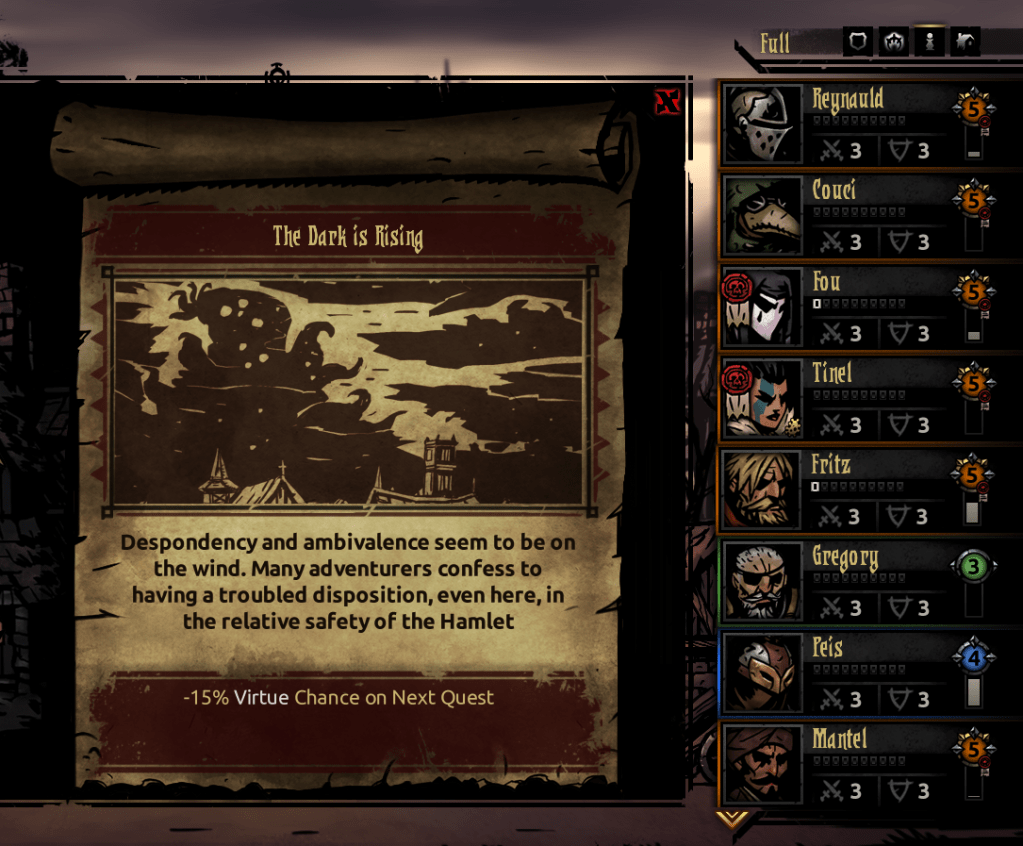Close the Dark is Rising event scroll
The image size is (1023, 846).
point(667,101)
